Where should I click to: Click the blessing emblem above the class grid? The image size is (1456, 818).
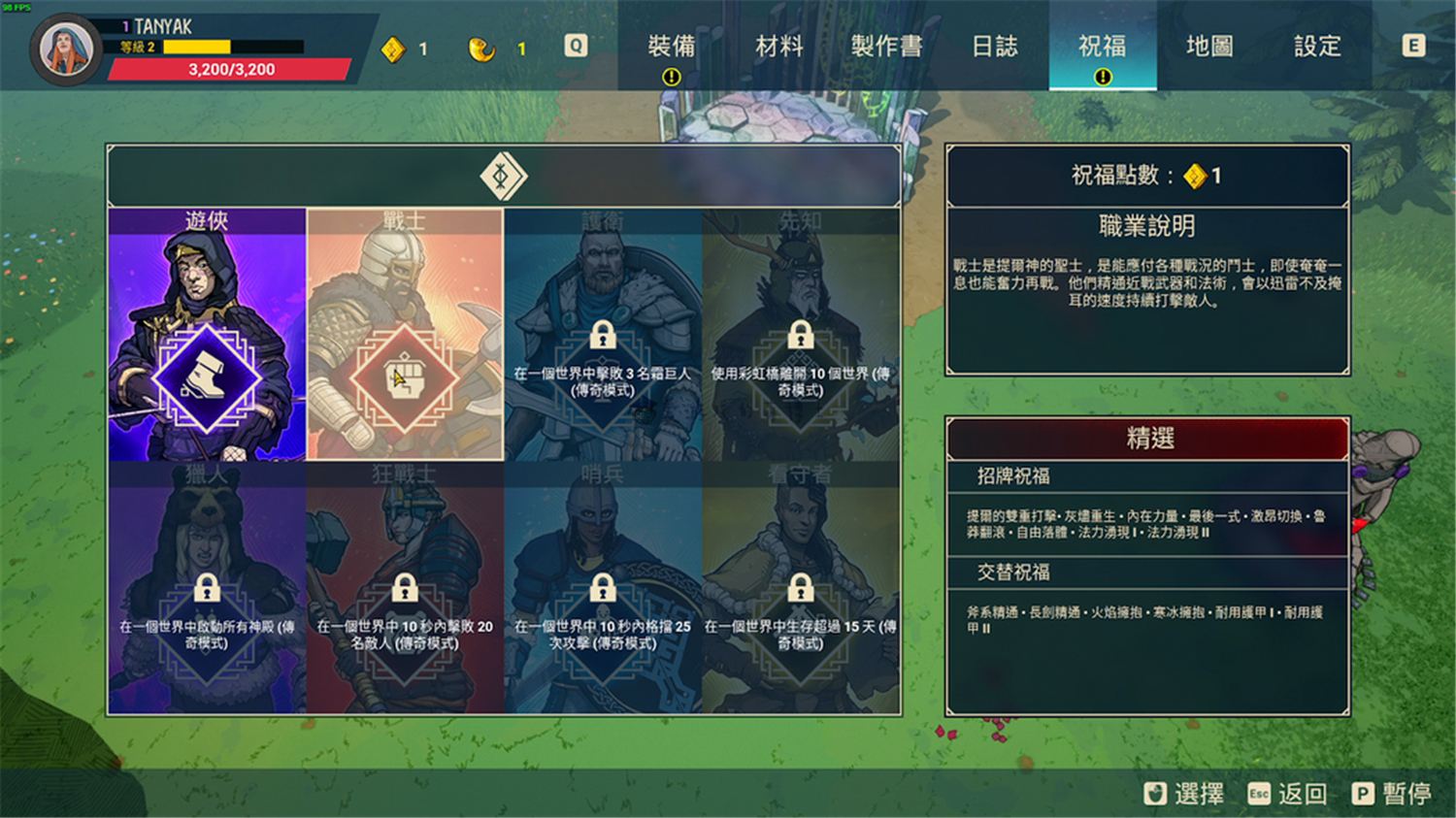tap(503, 176)
